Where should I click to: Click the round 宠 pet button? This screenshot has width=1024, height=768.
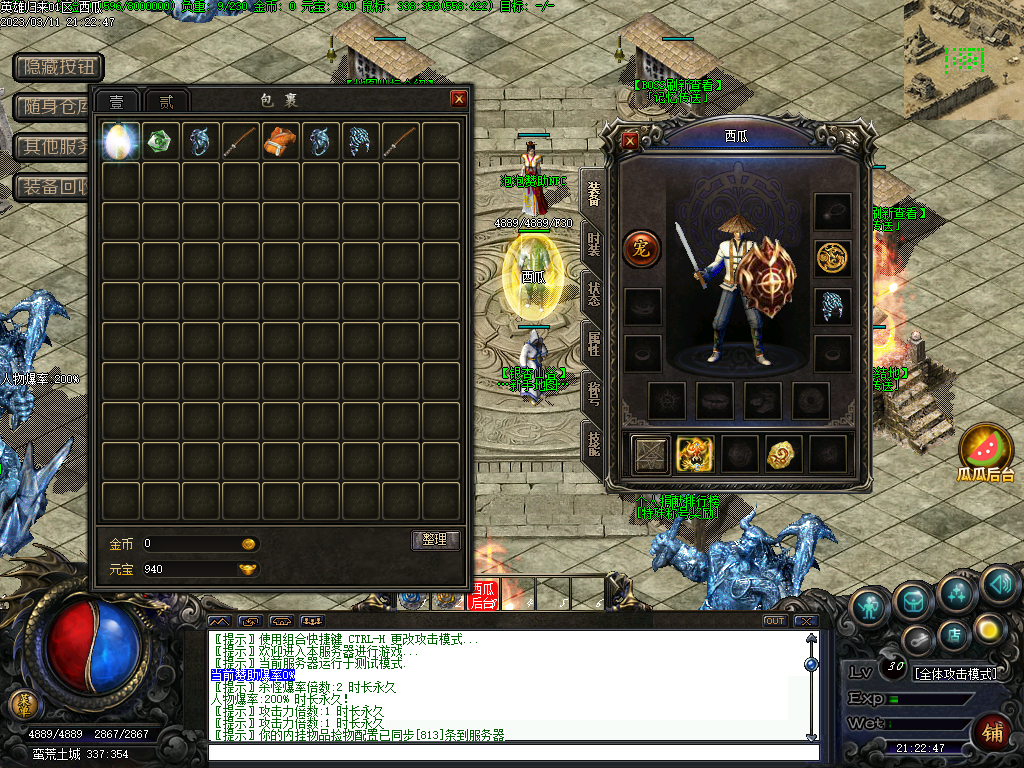coord(641,249)
